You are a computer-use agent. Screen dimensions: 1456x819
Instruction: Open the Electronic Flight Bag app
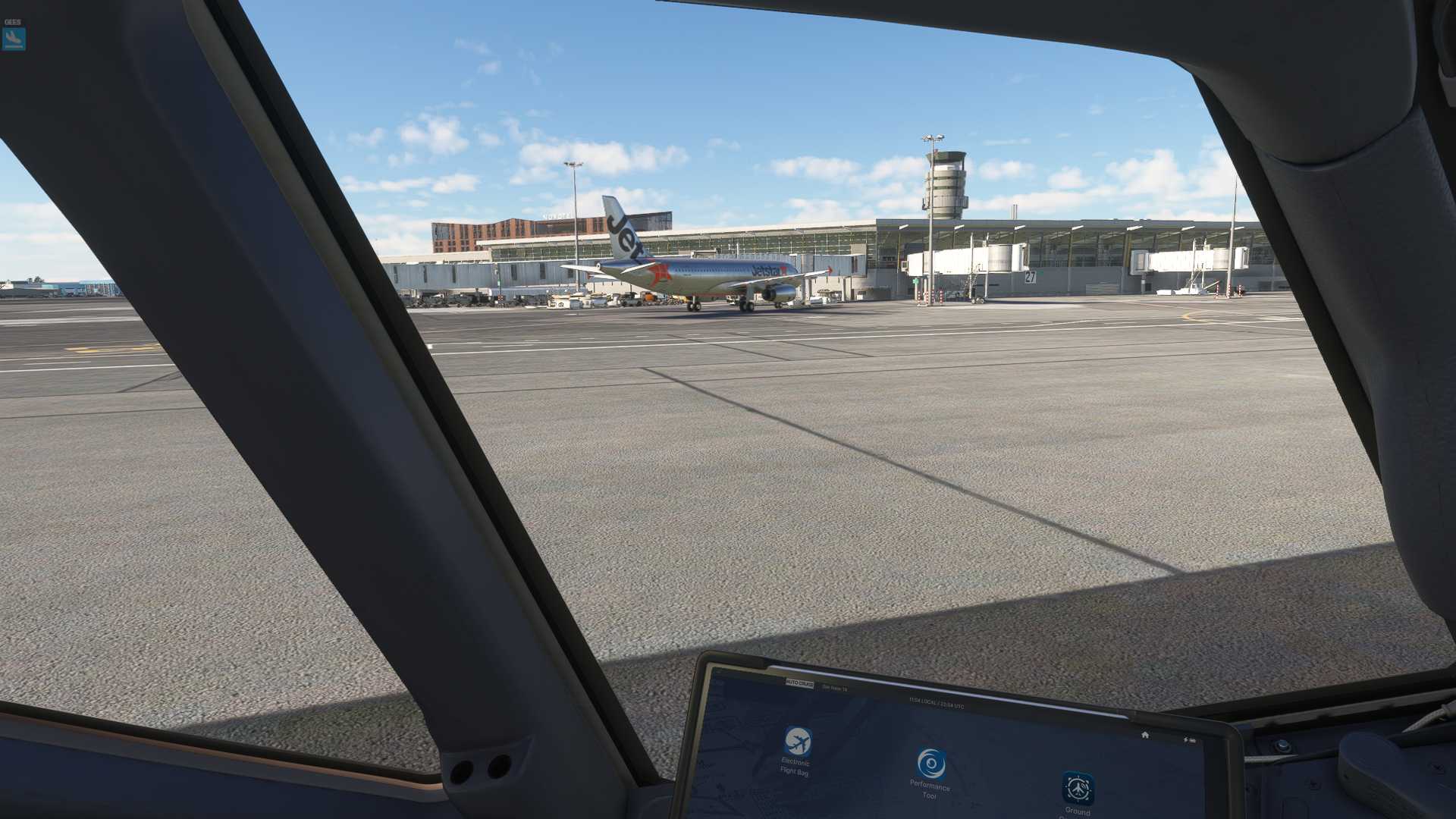[797, 741]
